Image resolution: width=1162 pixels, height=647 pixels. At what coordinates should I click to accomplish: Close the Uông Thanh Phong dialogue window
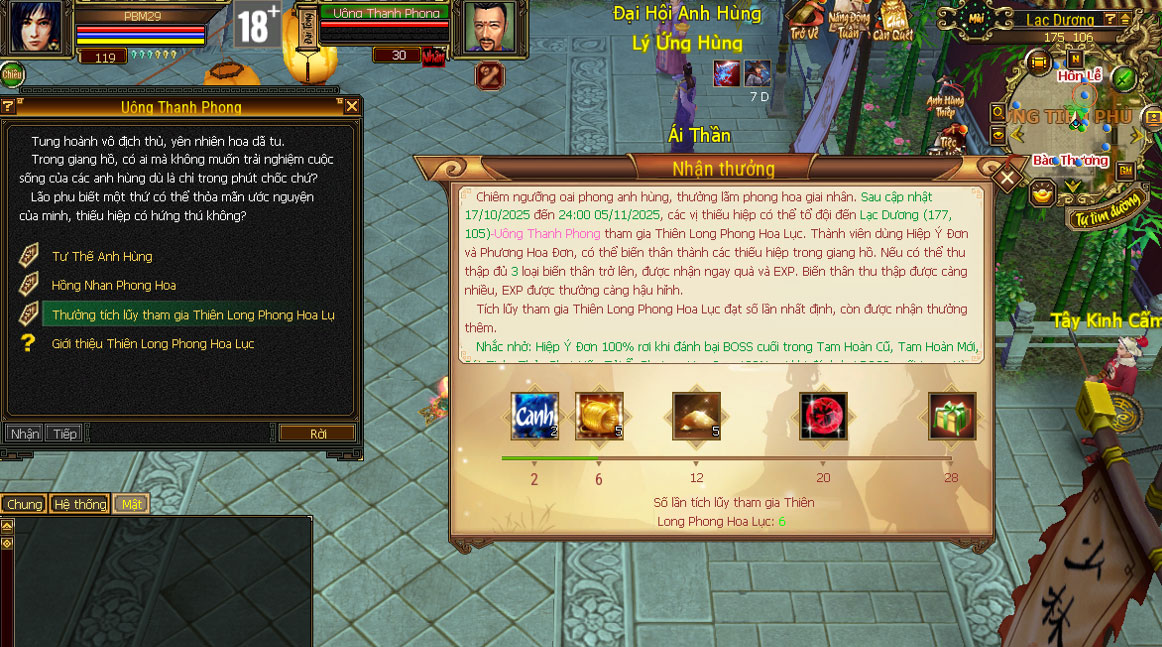click(351, 106)
